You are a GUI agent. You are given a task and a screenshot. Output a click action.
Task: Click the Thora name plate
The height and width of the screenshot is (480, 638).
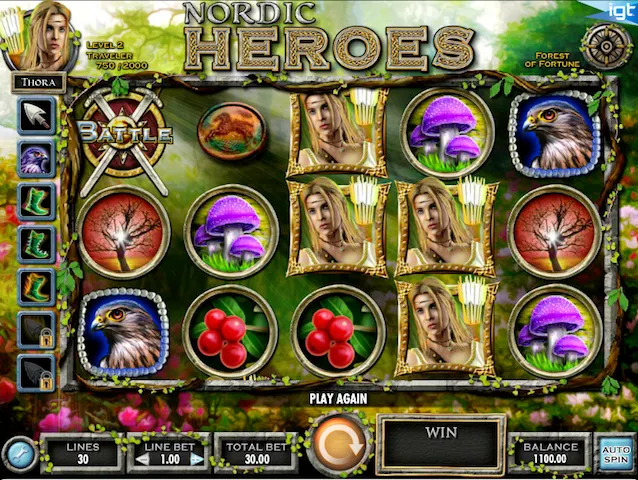tap(40, 83)
